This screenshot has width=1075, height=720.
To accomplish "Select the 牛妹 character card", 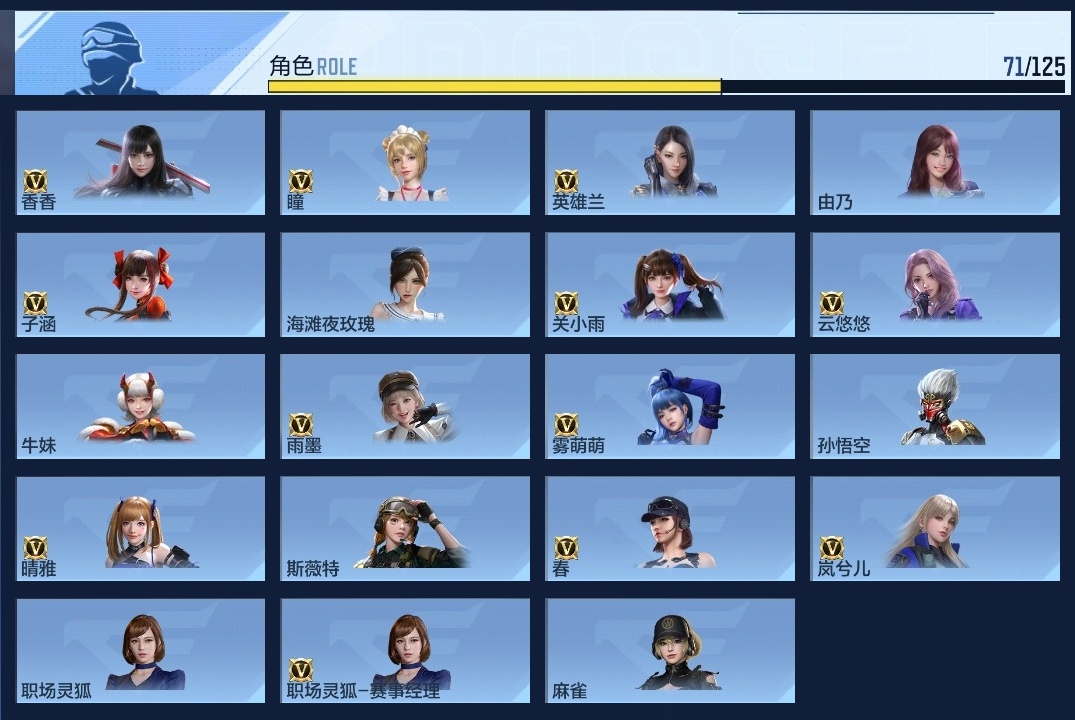I will pyautogui.click(x=141, y=407).
